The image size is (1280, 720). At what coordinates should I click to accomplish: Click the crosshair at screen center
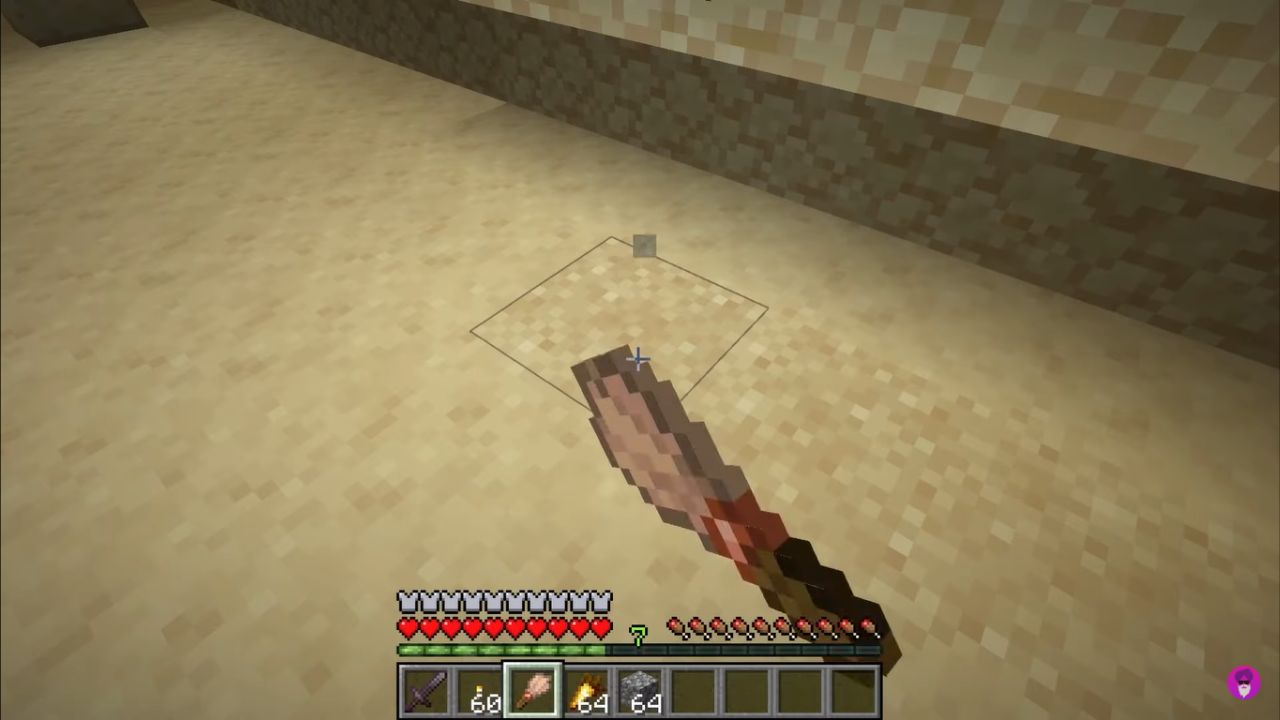tap(640, 360)
